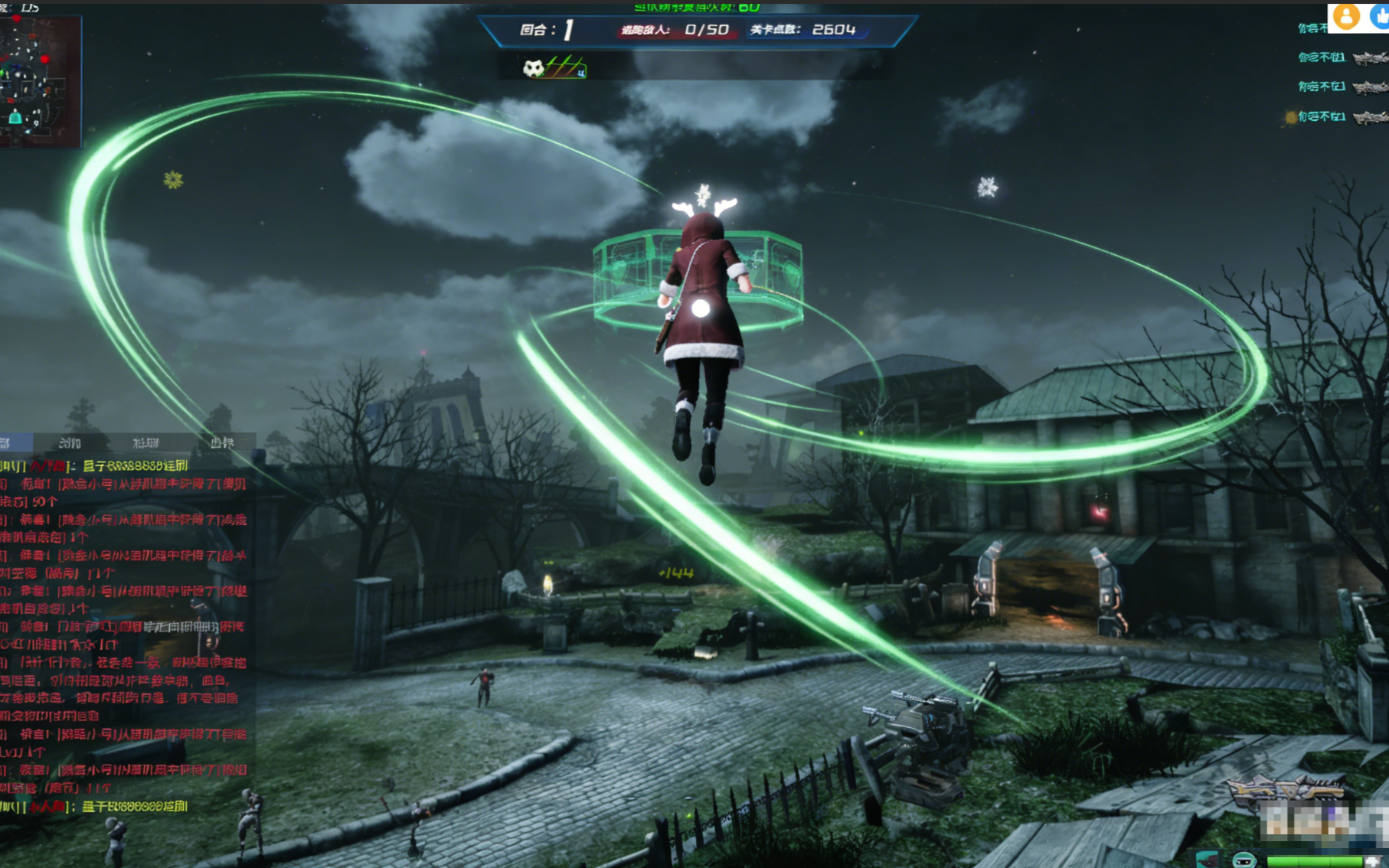Open the minimap in the corner

click(40, 80)
